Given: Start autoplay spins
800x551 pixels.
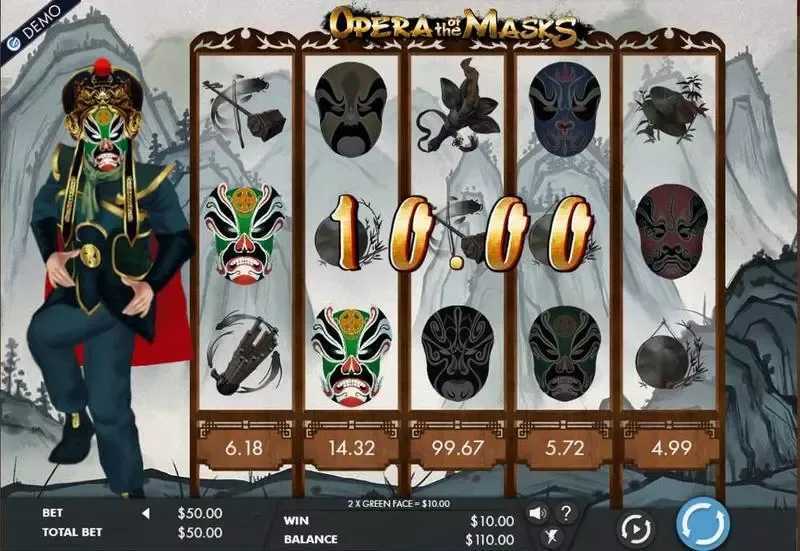Looking at the screenshot, I should point(634,526).
